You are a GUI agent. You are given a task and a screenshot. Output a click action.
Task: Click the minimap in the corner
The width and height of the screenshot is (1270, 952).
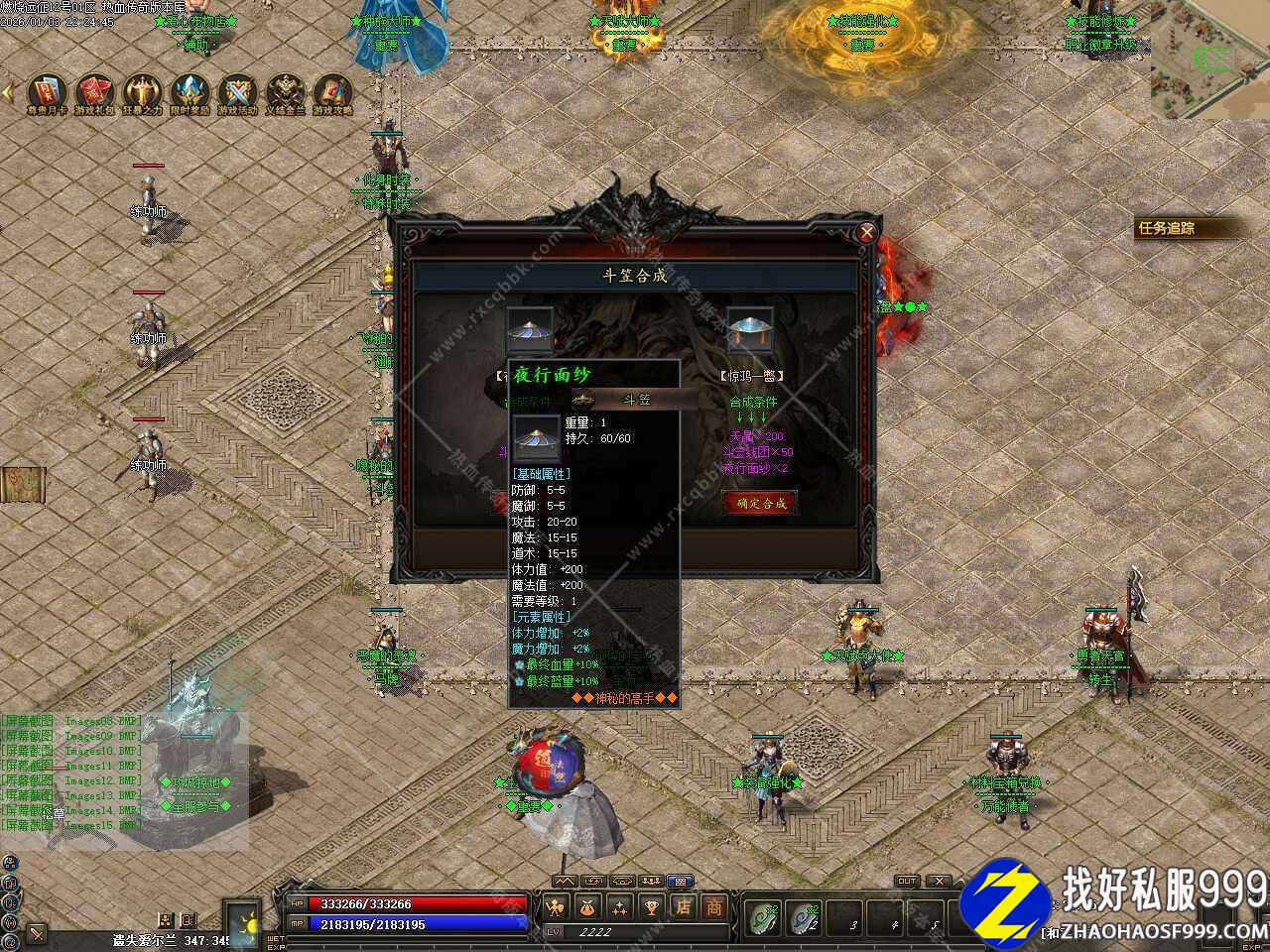click(1210, 59)
